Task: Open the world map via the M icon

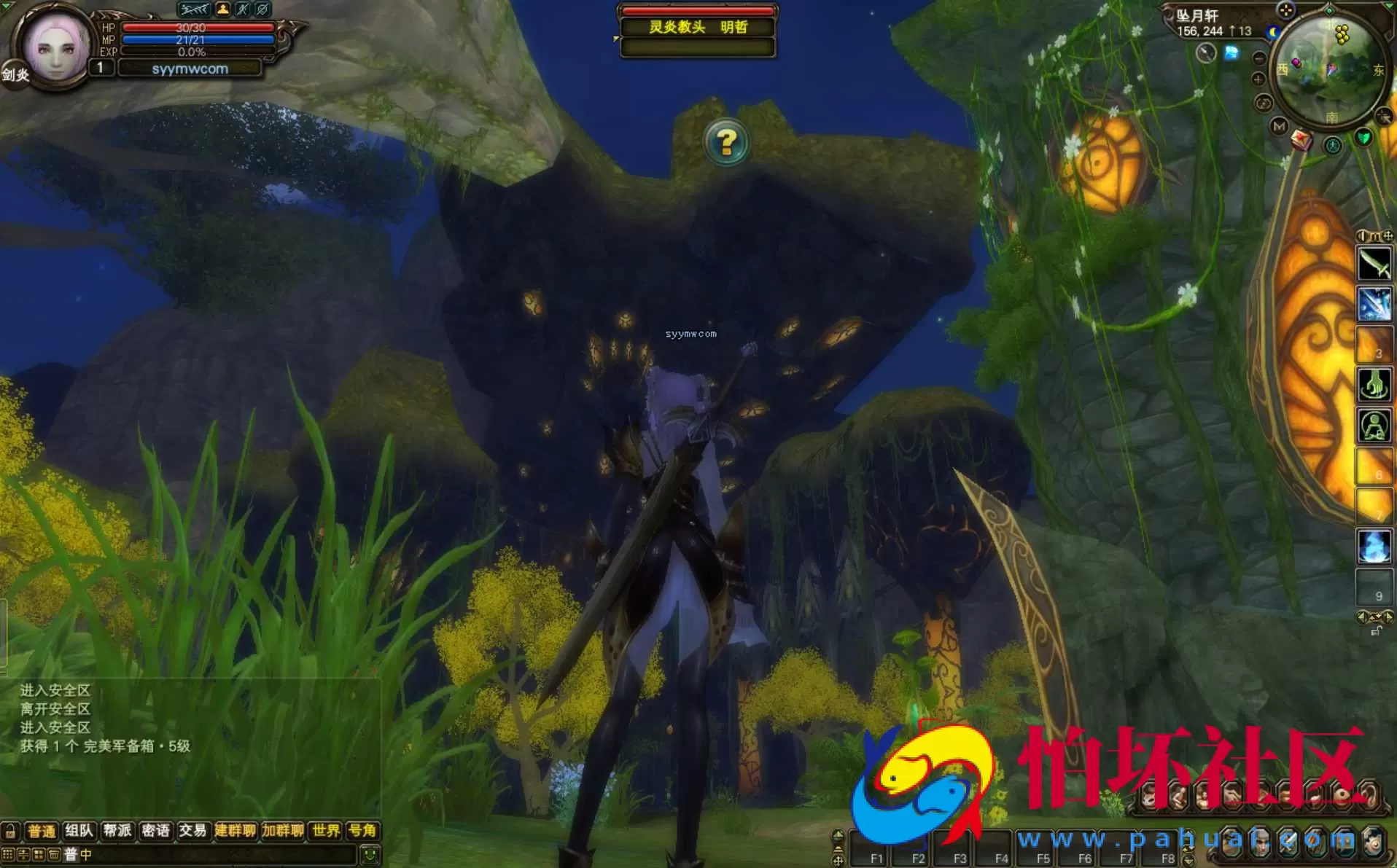Action: point(1279,128)
